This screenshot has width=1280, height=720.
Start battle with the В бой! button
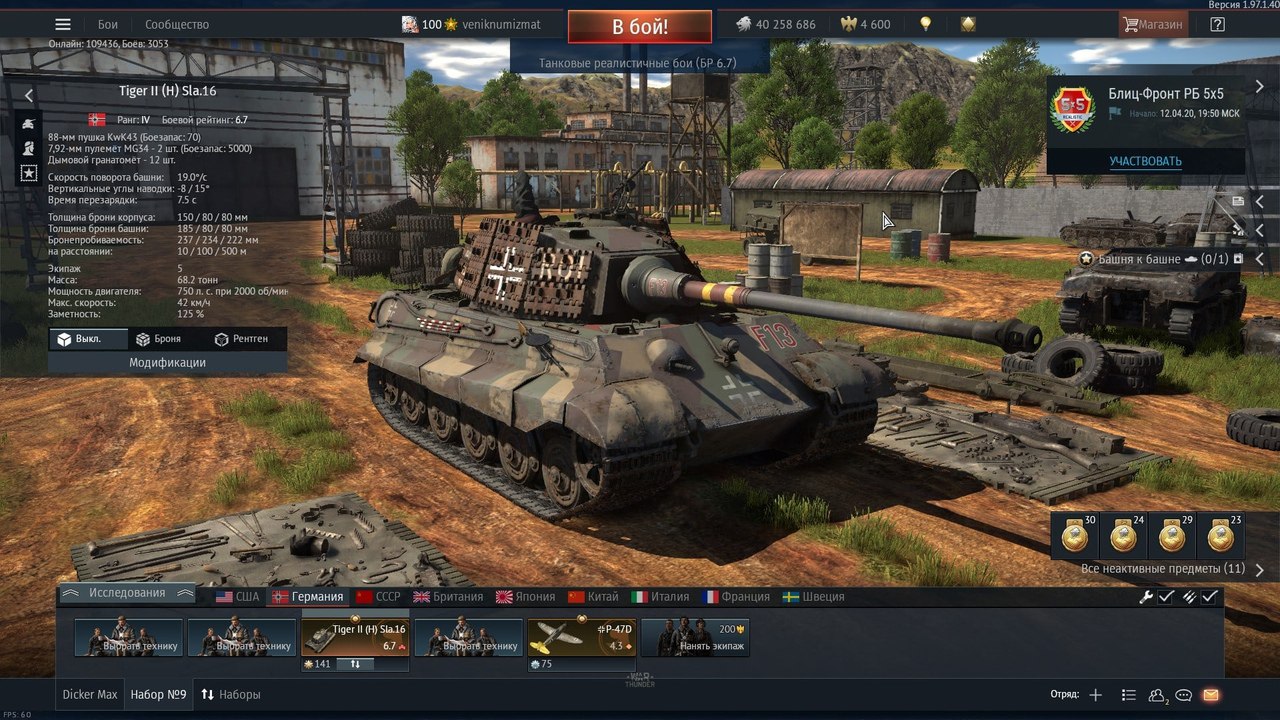[x=640, y=27]
